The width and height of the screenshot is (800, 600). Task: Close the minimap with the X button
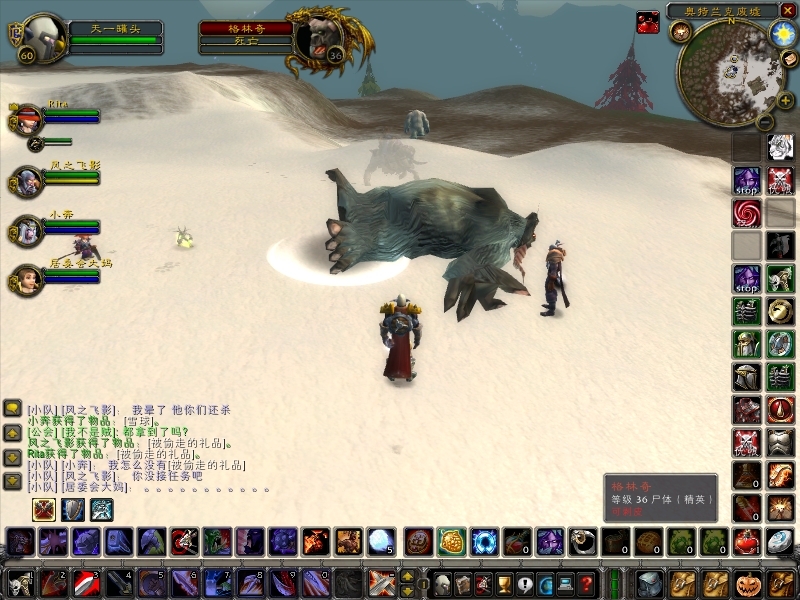click(x=787, y=11)
